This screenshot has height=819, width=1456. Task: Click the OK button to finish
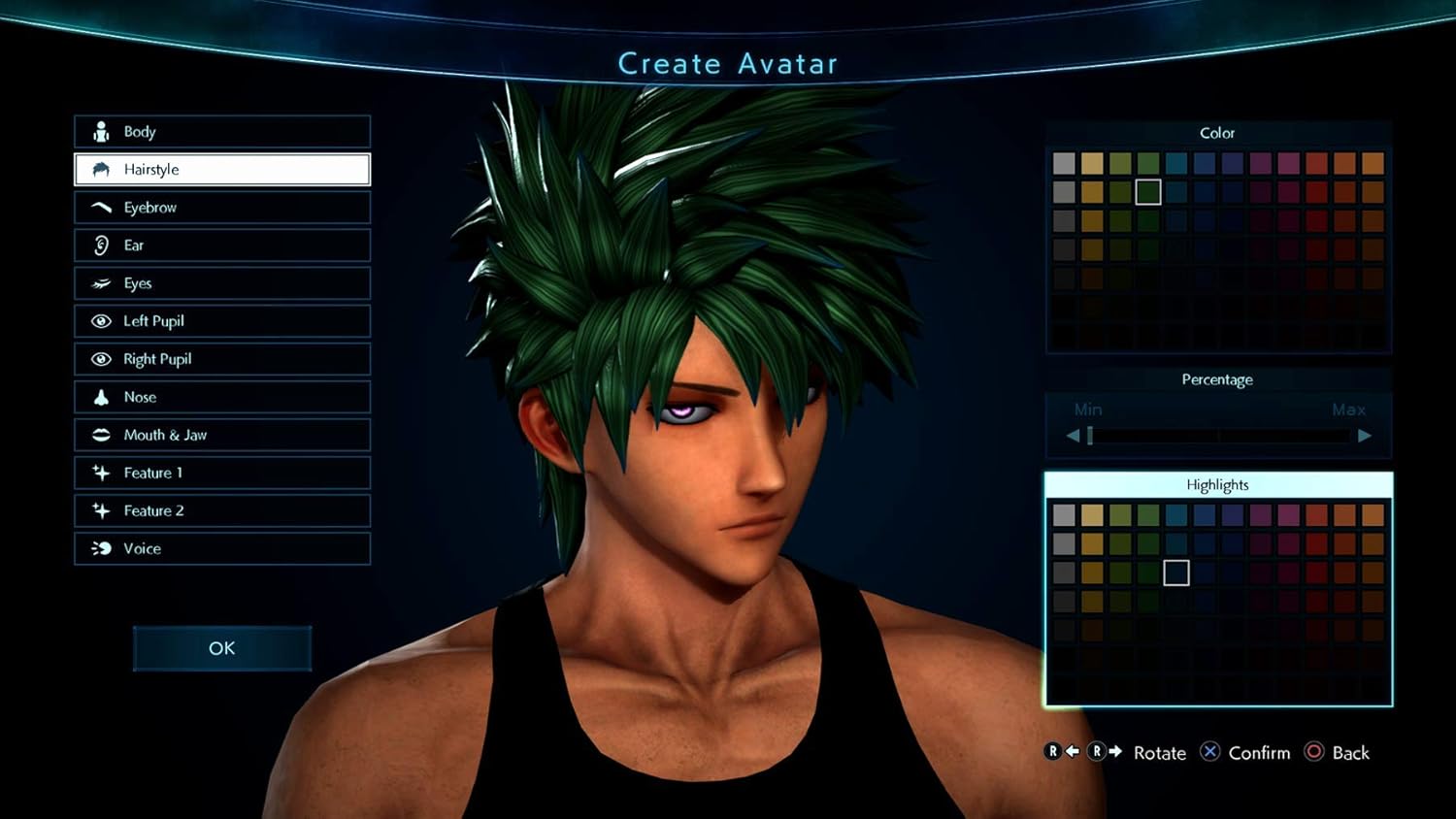pyautogui.click(x=222, y=648)
